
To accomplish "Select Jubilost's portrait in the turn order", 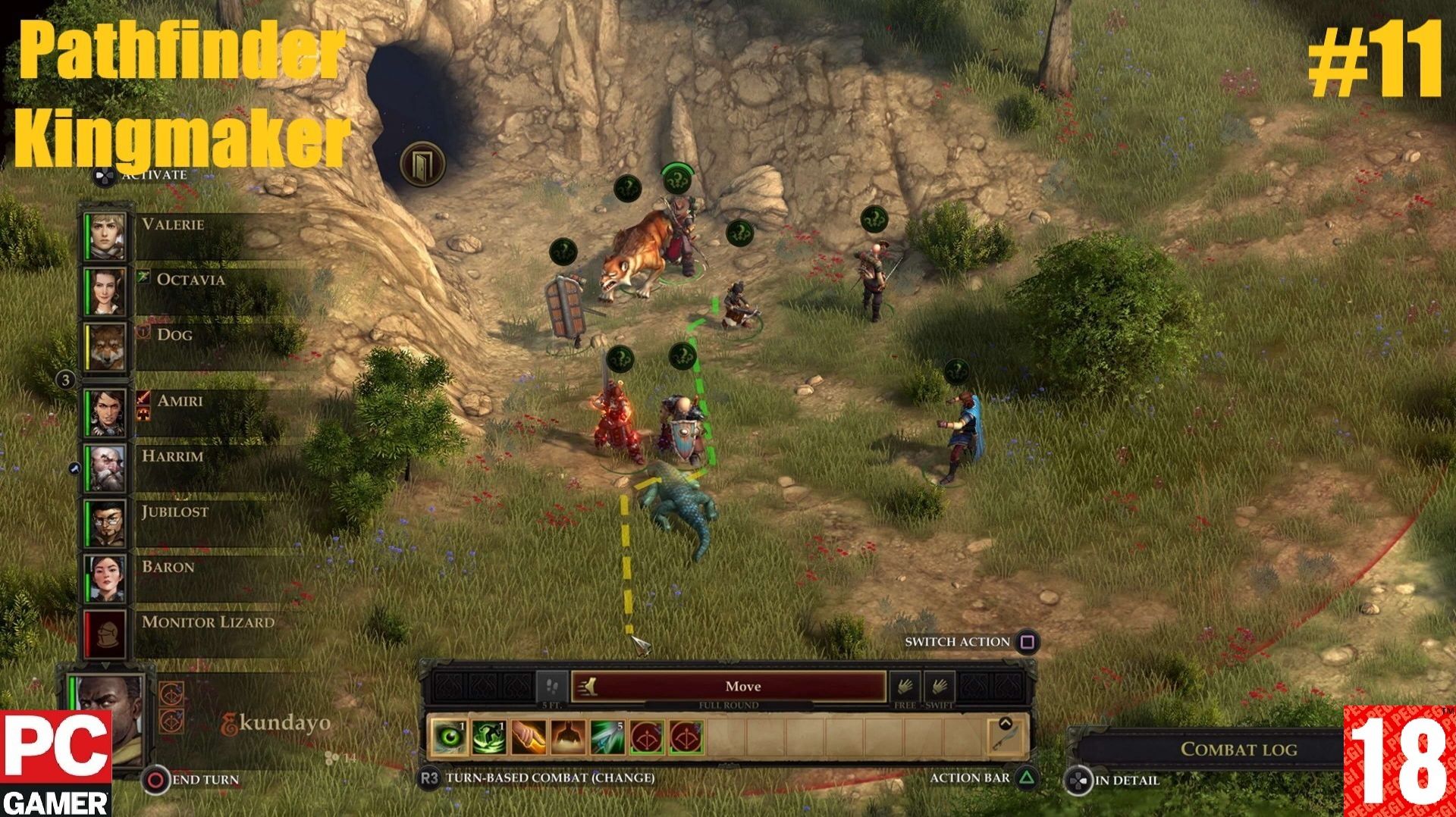I will tap(105, 523).
